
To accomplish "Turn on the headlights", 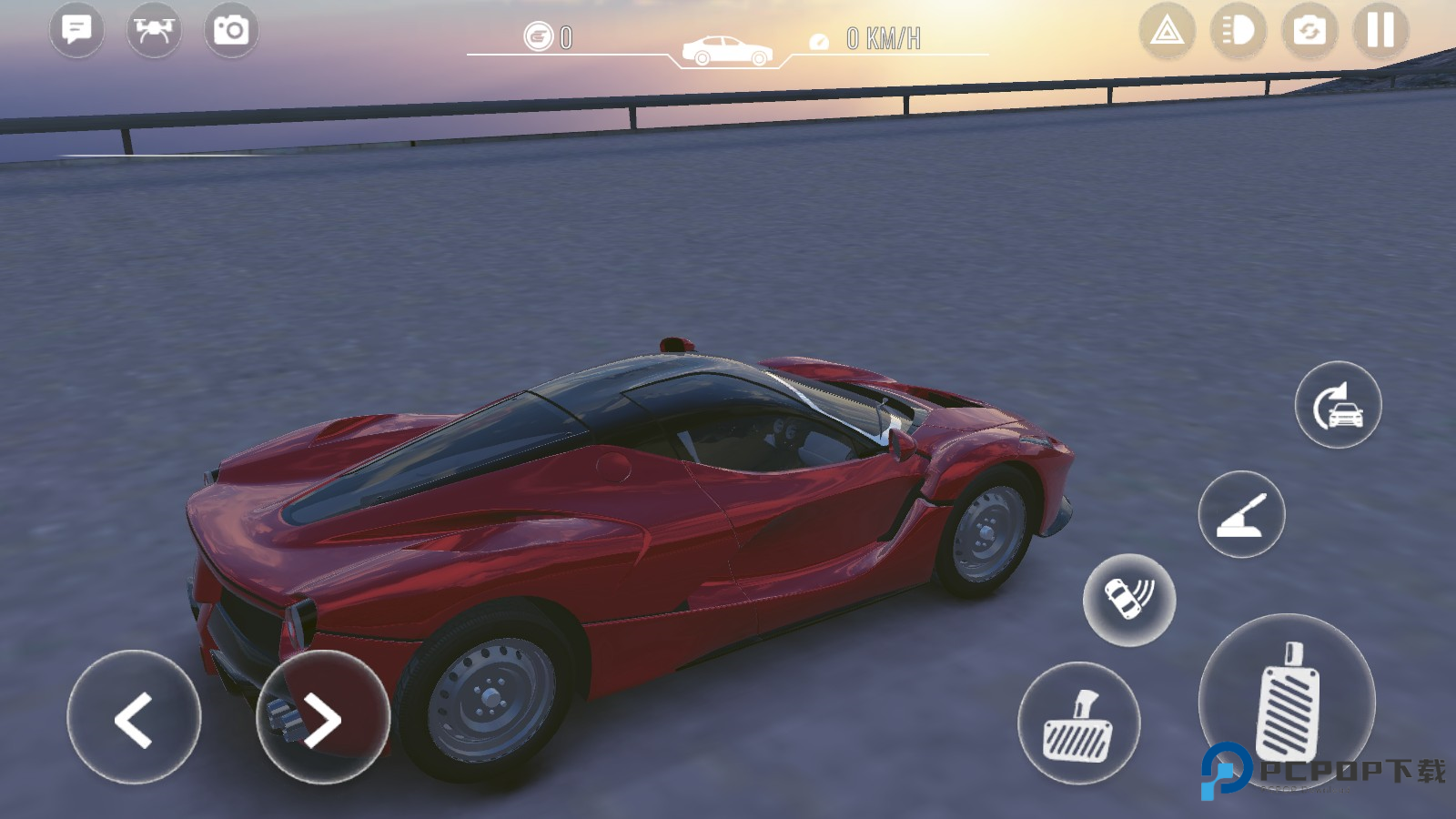I will tap(1238, 31).
